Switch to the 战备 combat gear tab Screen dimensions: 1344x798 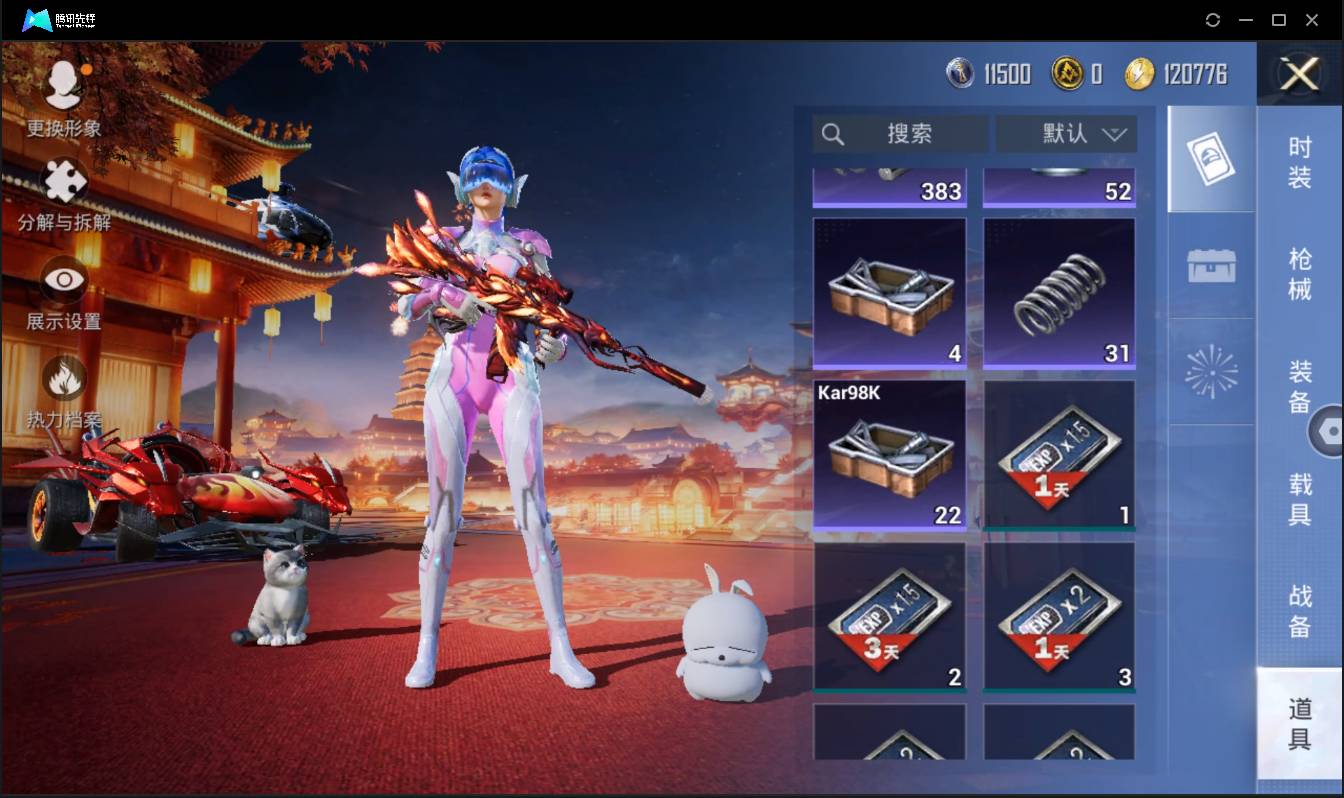click(x=1299, y=610)
